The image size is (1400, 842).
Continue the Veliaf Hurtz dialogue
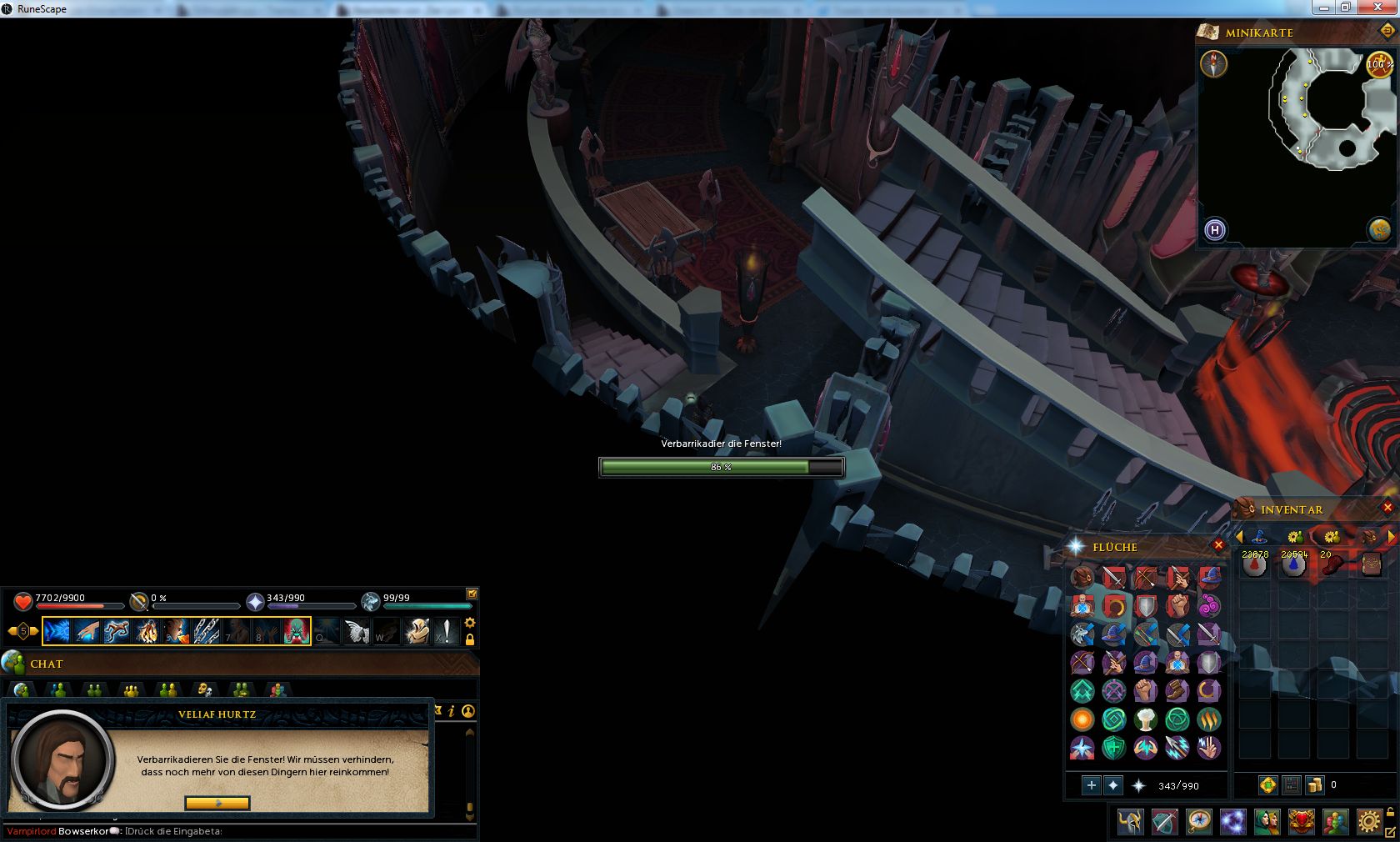[217, 803]
